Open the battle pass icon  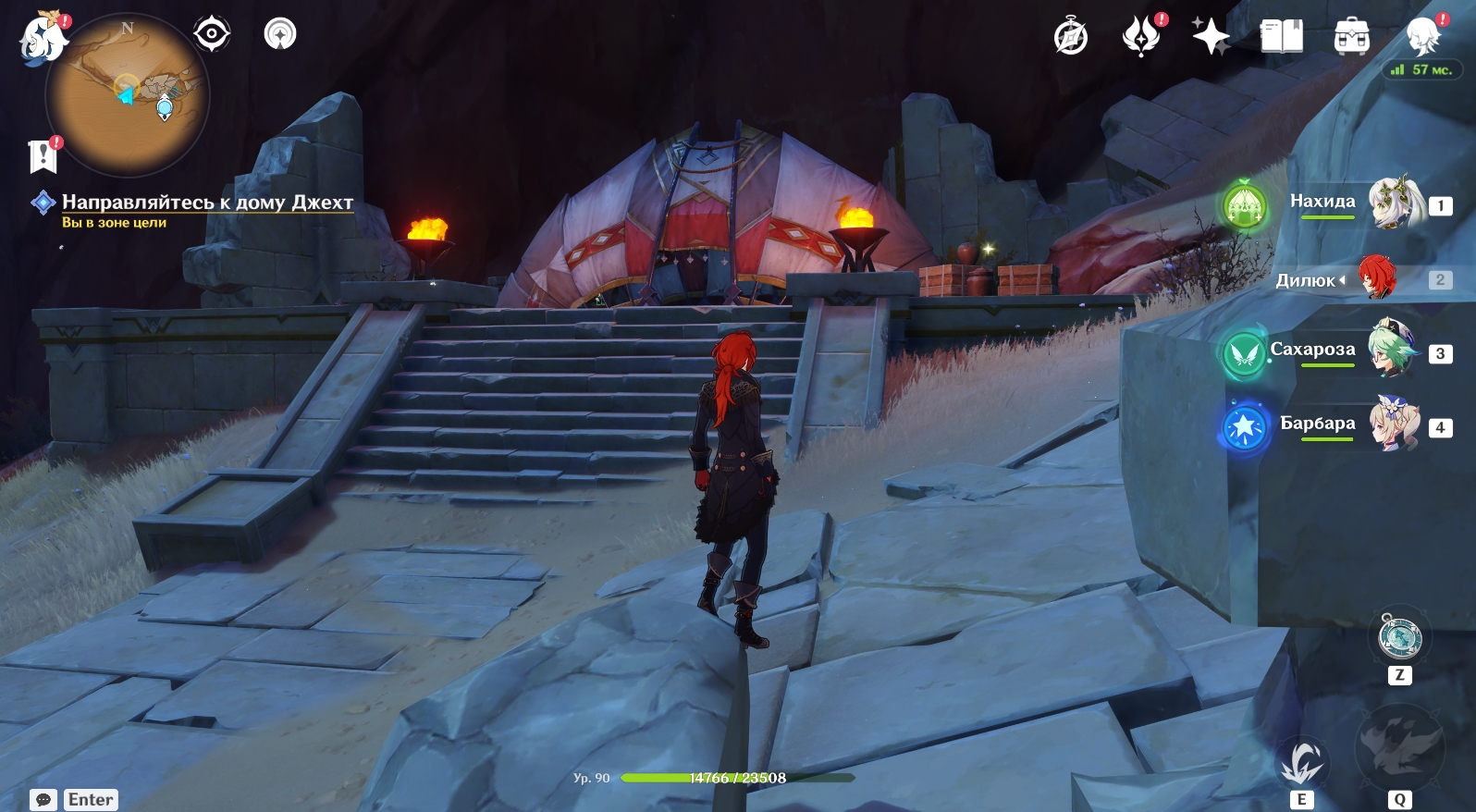point(1141,37)
